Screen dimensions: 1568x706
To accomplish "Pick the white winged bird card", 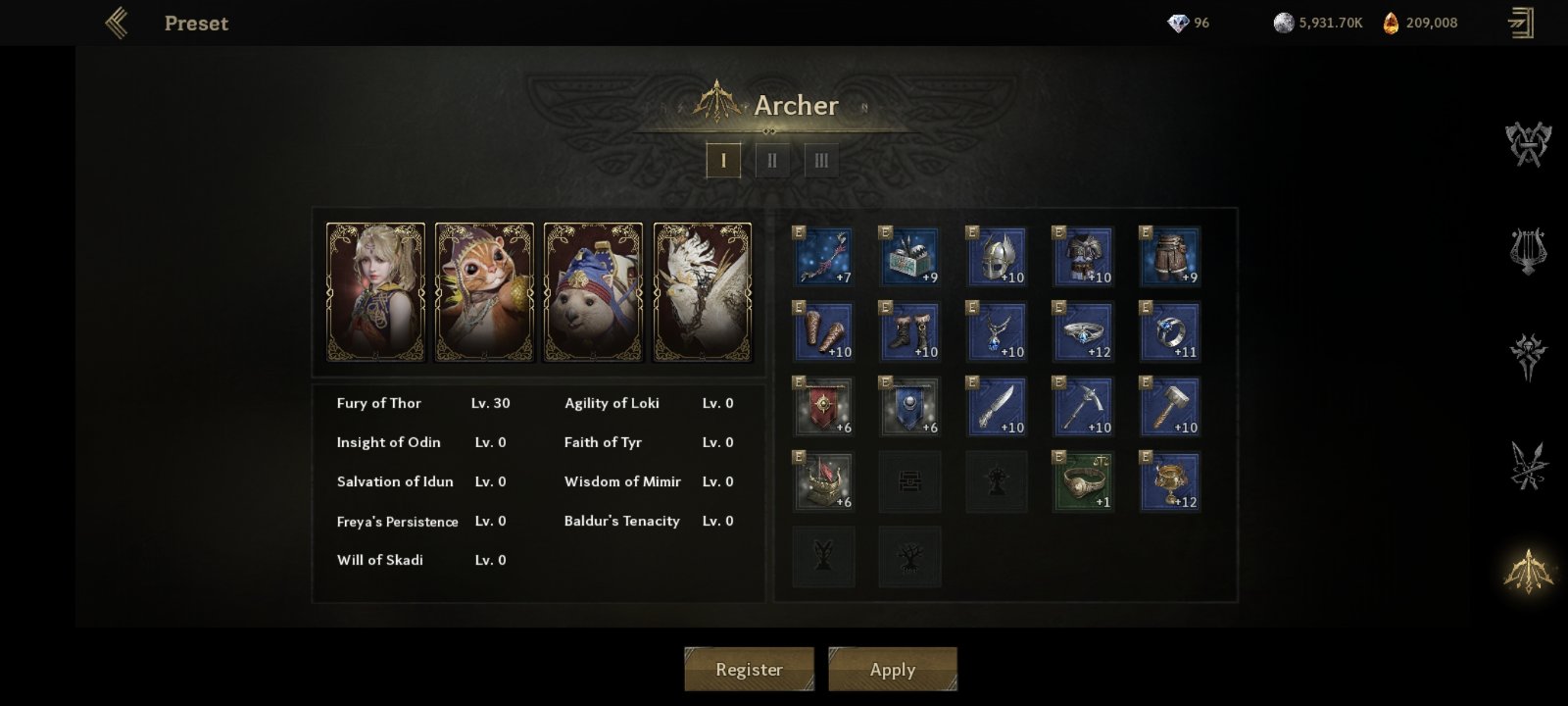I will (703, 291).
